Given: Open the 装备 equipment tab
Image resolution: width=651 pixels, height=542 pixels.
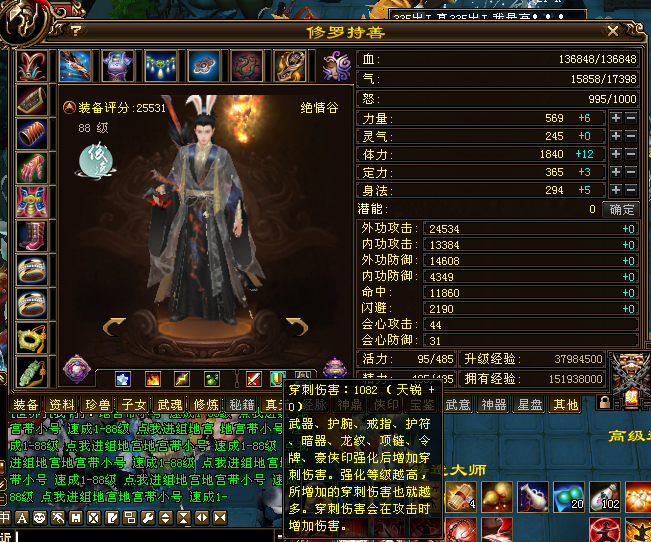Looking at the screenshot, I should [x=25, y=404].
